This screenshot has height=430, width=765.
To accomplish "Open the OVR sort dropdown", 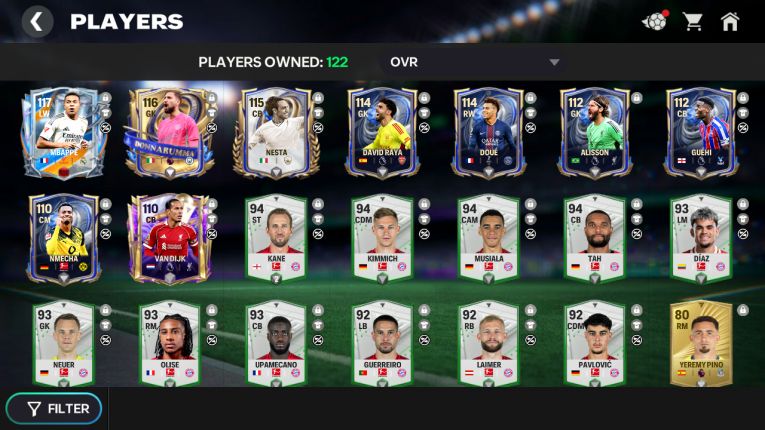I will (x=474, y=62).
